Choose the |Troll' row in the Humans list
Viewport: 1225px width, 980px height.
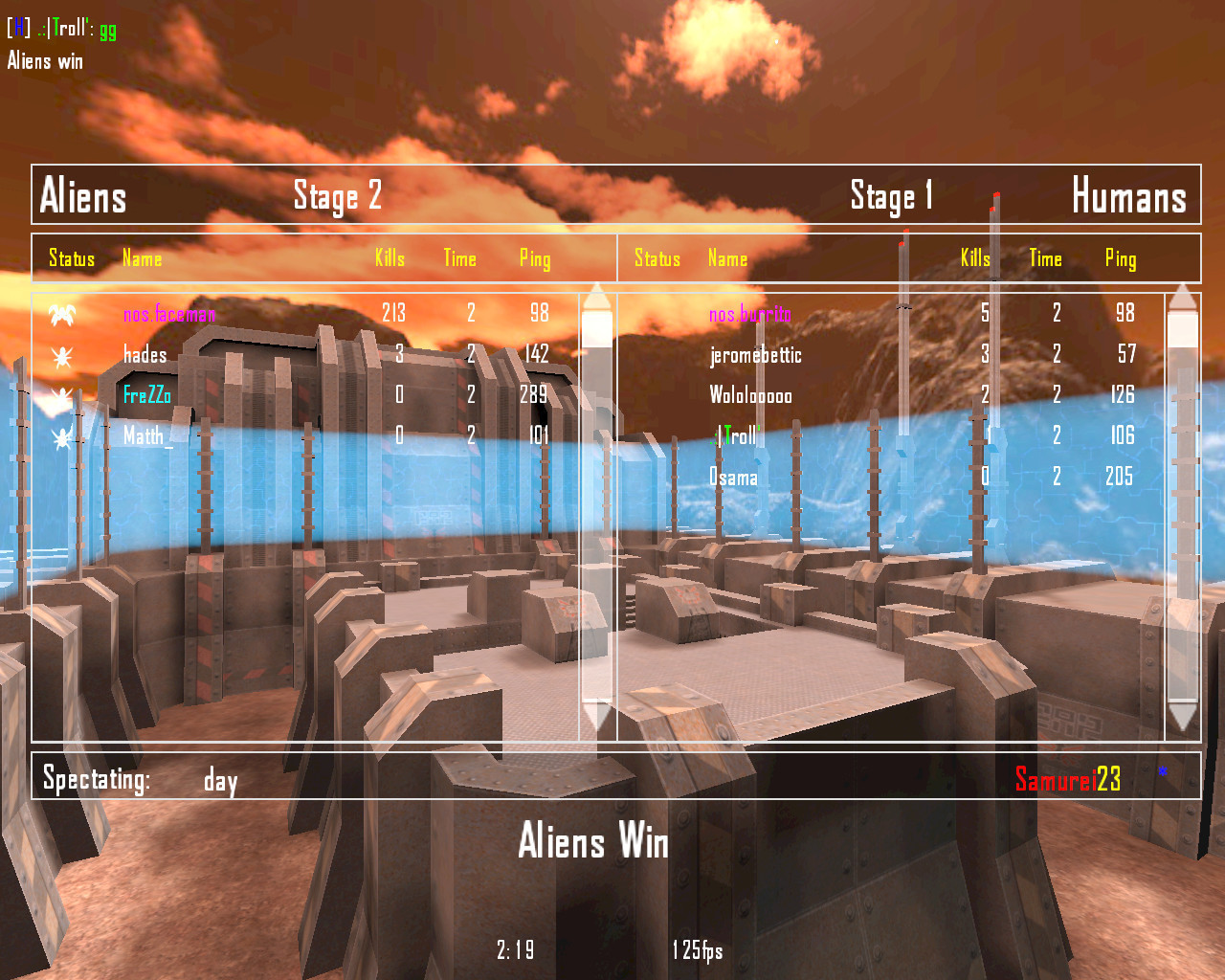pos(737,436)
